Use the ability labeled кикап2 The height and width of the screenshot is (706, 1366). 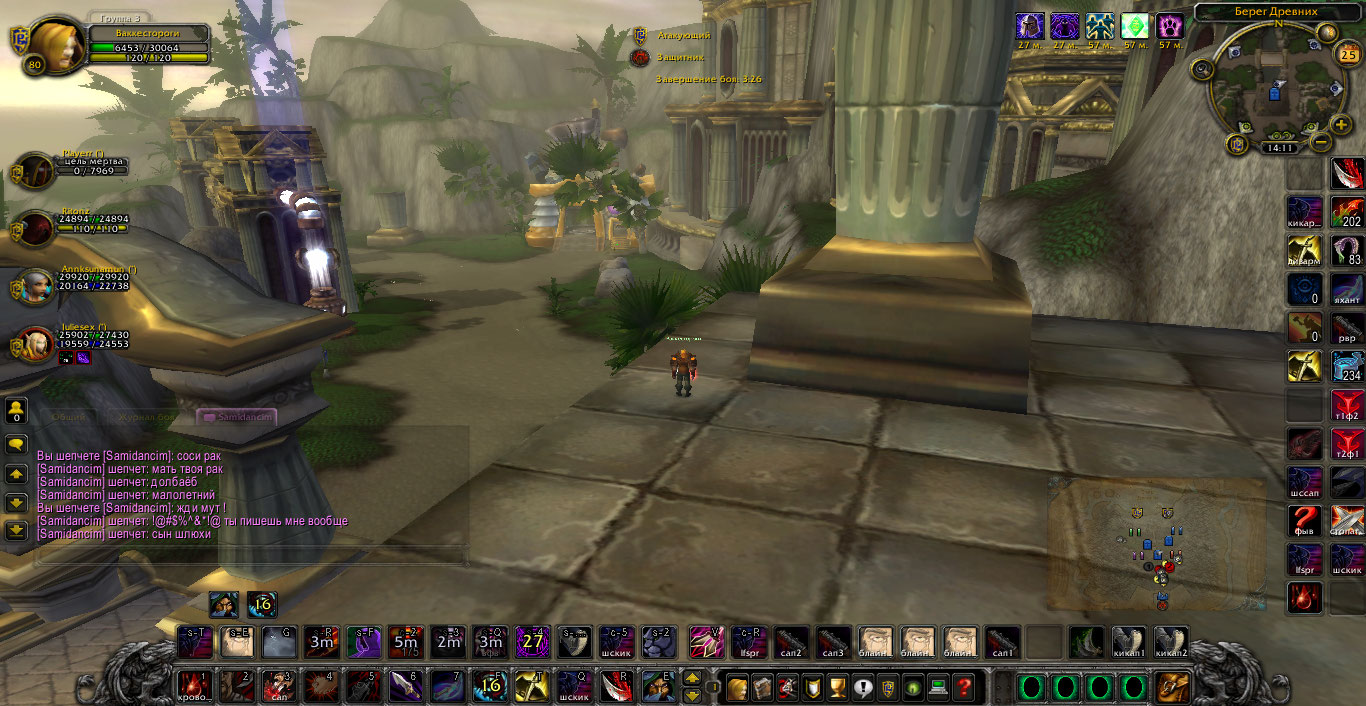[x=1171, y=641]
